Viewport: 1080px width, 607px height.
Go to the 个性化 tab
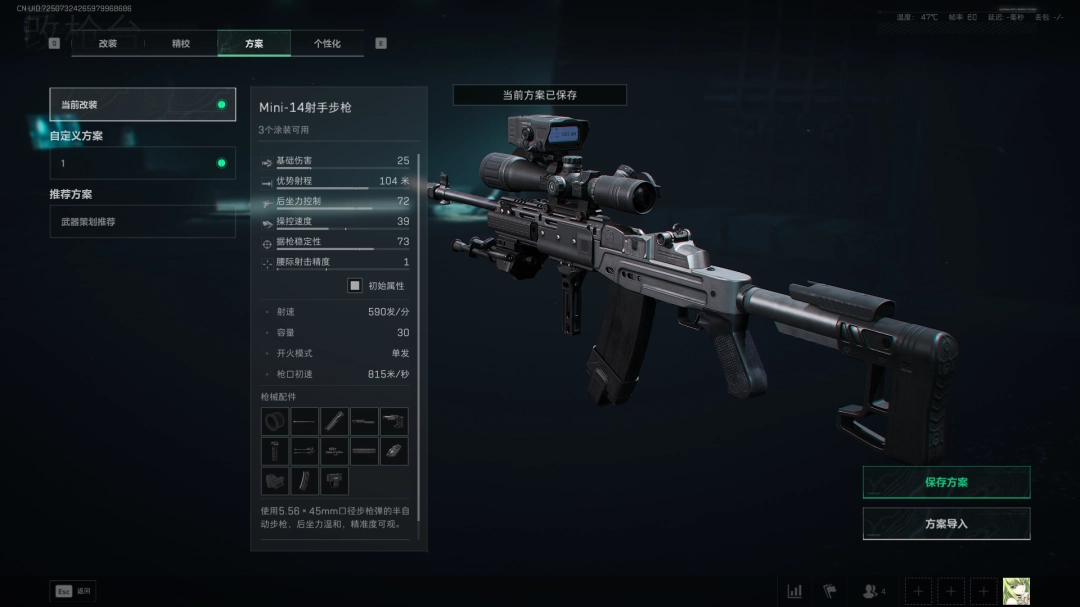point(327,44)
